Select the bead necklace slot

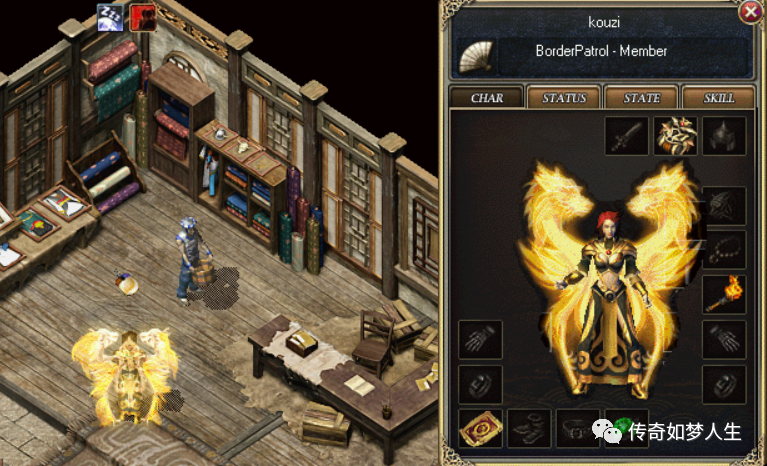(723, 249)
